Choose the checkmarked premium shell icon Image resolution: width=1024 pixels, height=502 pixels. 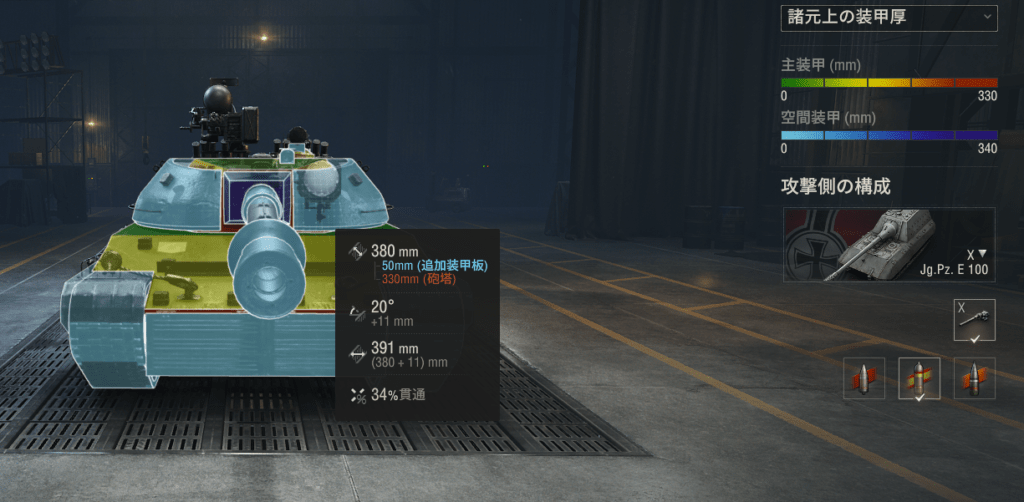click(x=919, y=378)
